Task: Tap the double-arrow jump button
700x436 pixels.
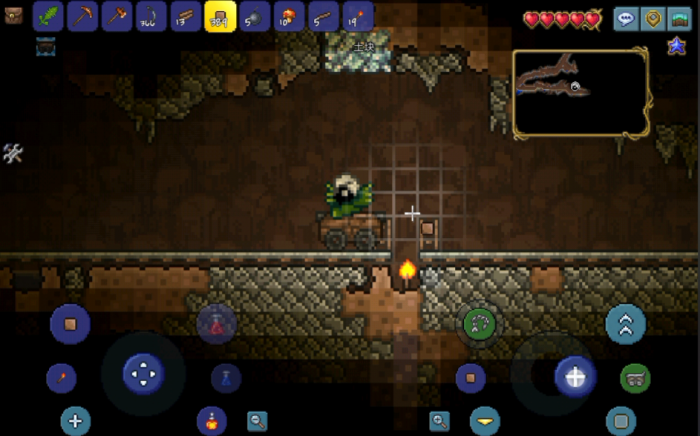Action: (x=626, y=324)
